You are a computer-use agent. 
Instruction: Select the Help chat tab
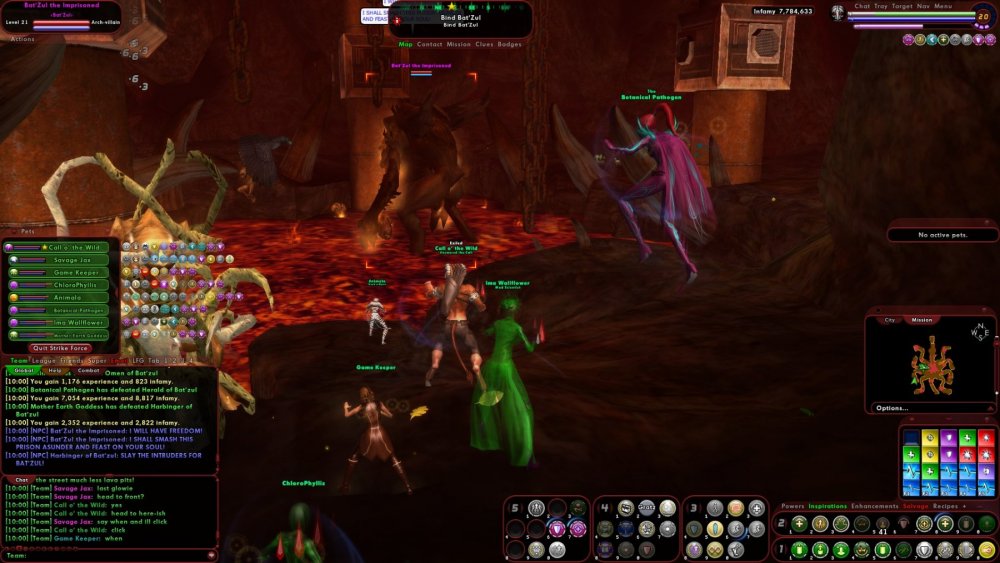pos(55,370)
